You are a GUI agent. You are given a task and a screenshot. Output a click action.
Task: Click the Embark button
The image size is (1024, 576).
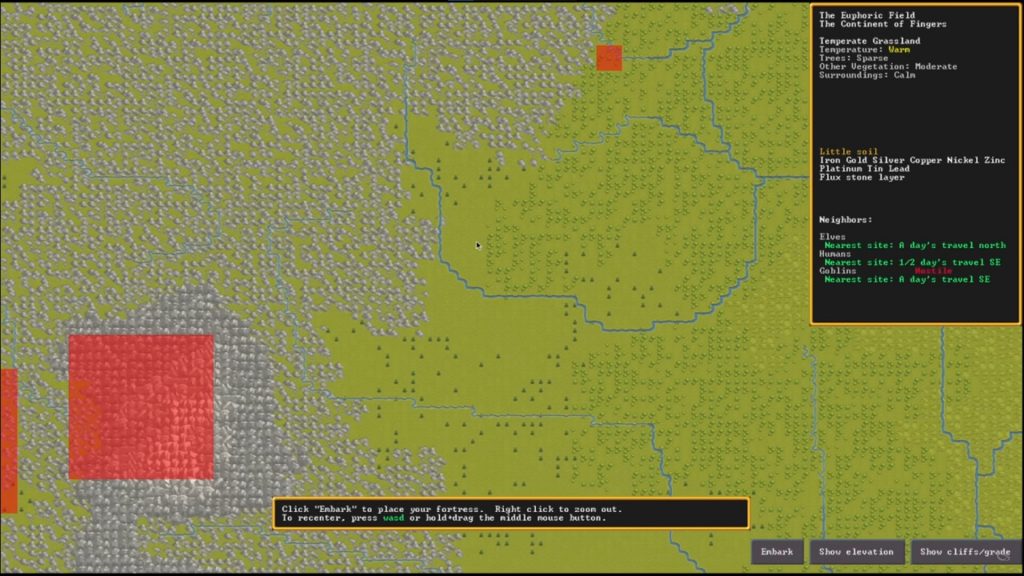[x=777, y=552]
